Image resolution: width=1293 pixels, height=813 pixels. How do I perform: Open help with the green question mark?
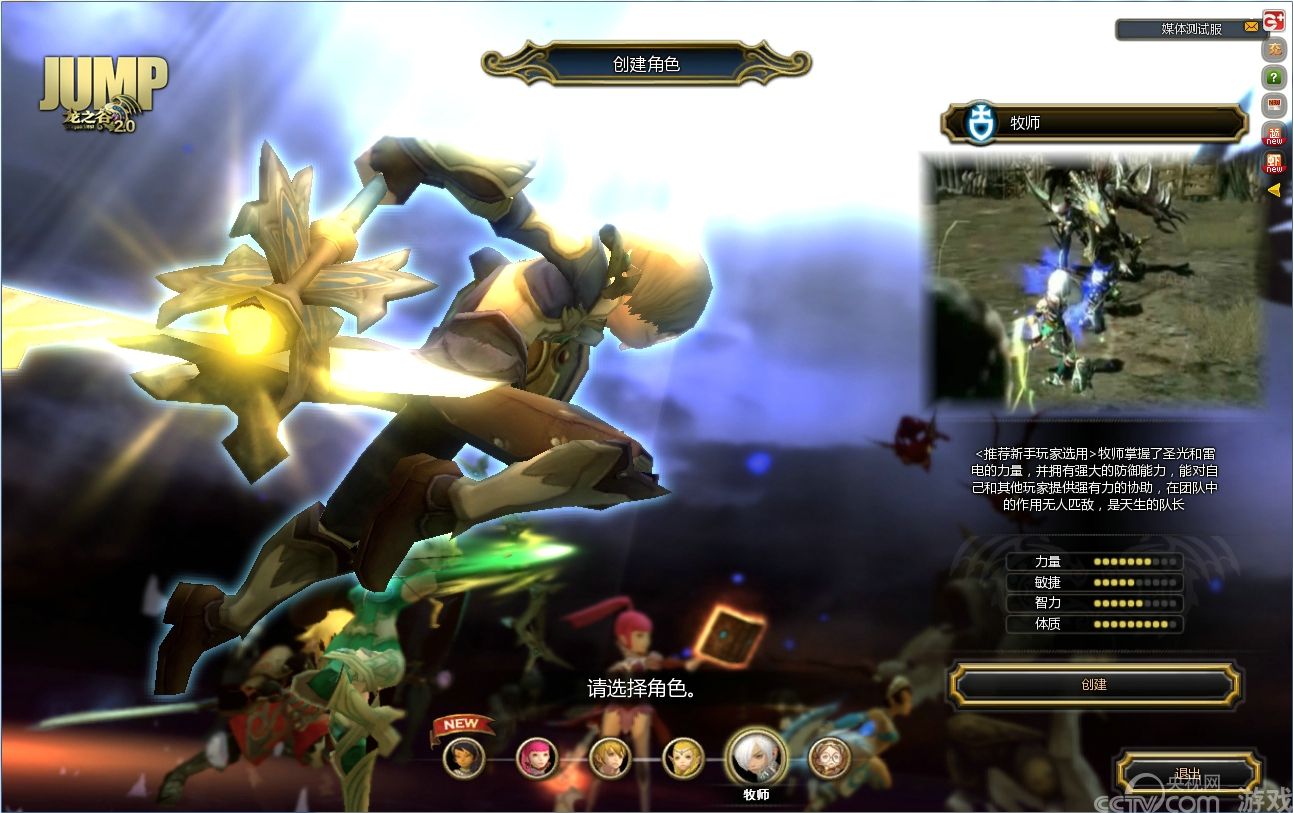[x=1274, y=77]
